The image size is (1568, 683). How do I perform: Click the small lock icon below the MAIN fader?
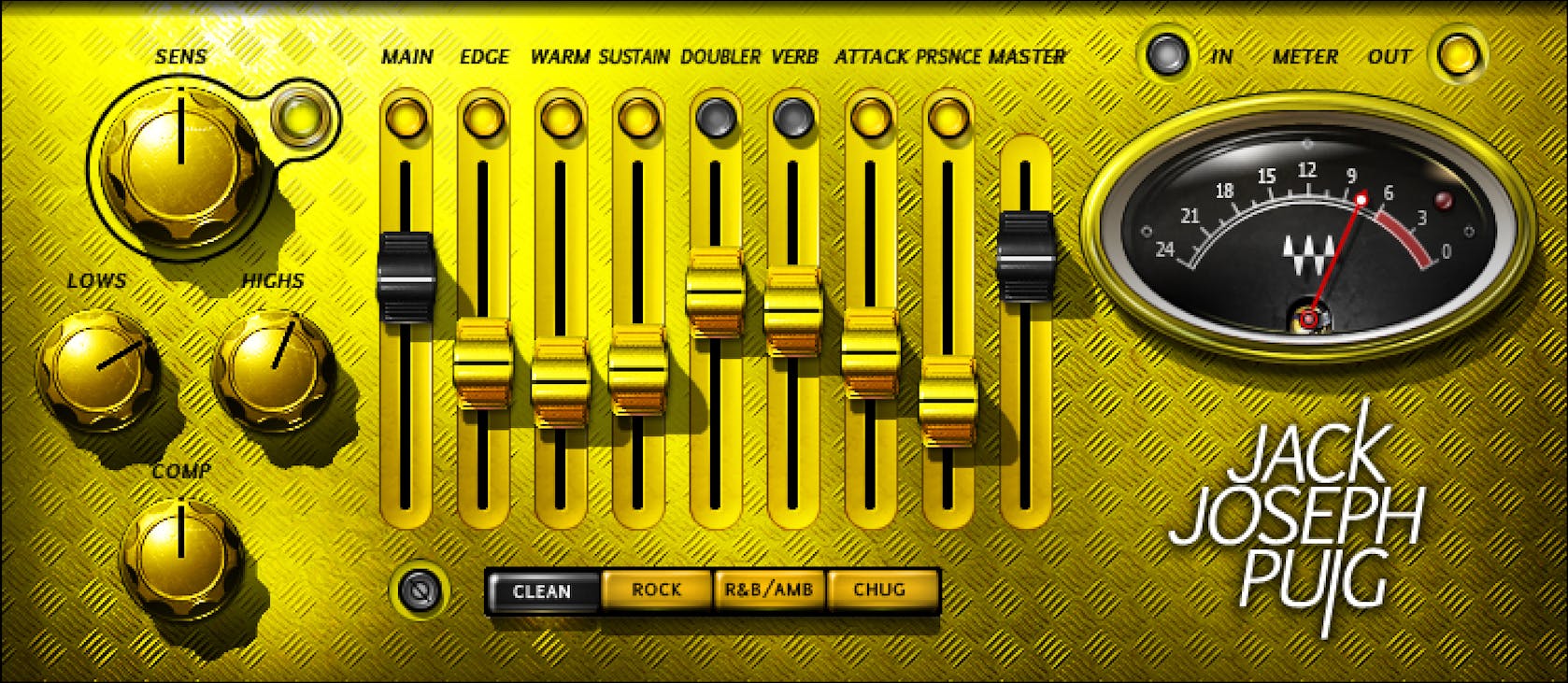(420, 590)
